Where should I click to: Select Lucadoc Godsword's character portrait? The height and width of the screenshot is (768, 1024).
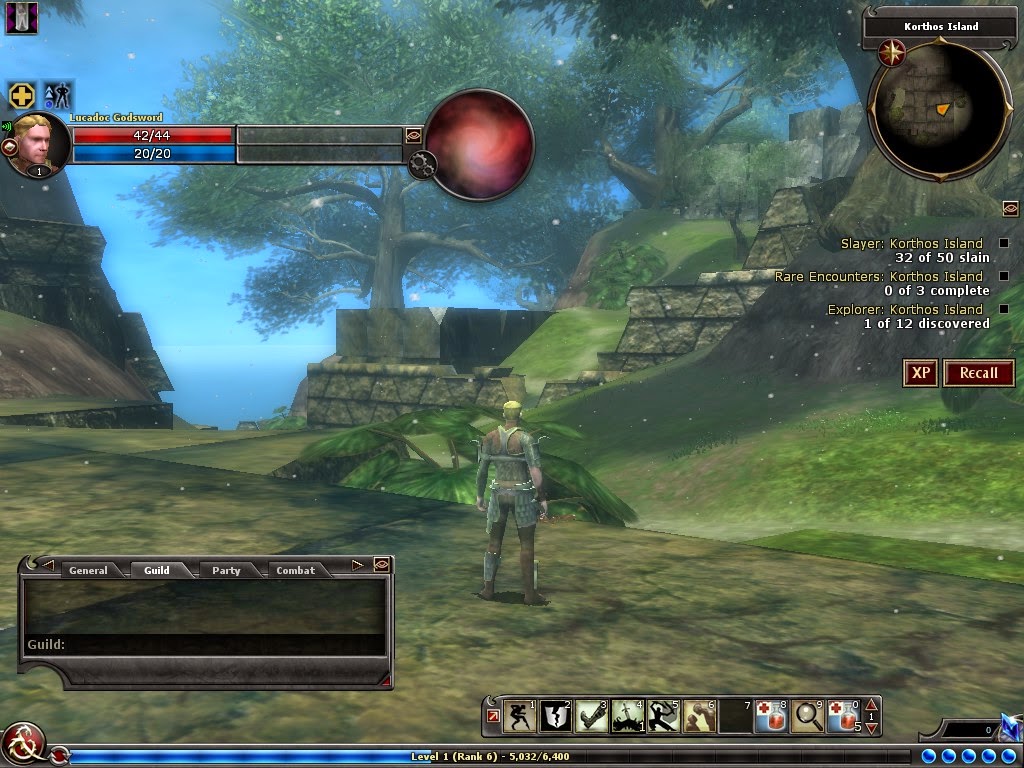pos(40,145)
